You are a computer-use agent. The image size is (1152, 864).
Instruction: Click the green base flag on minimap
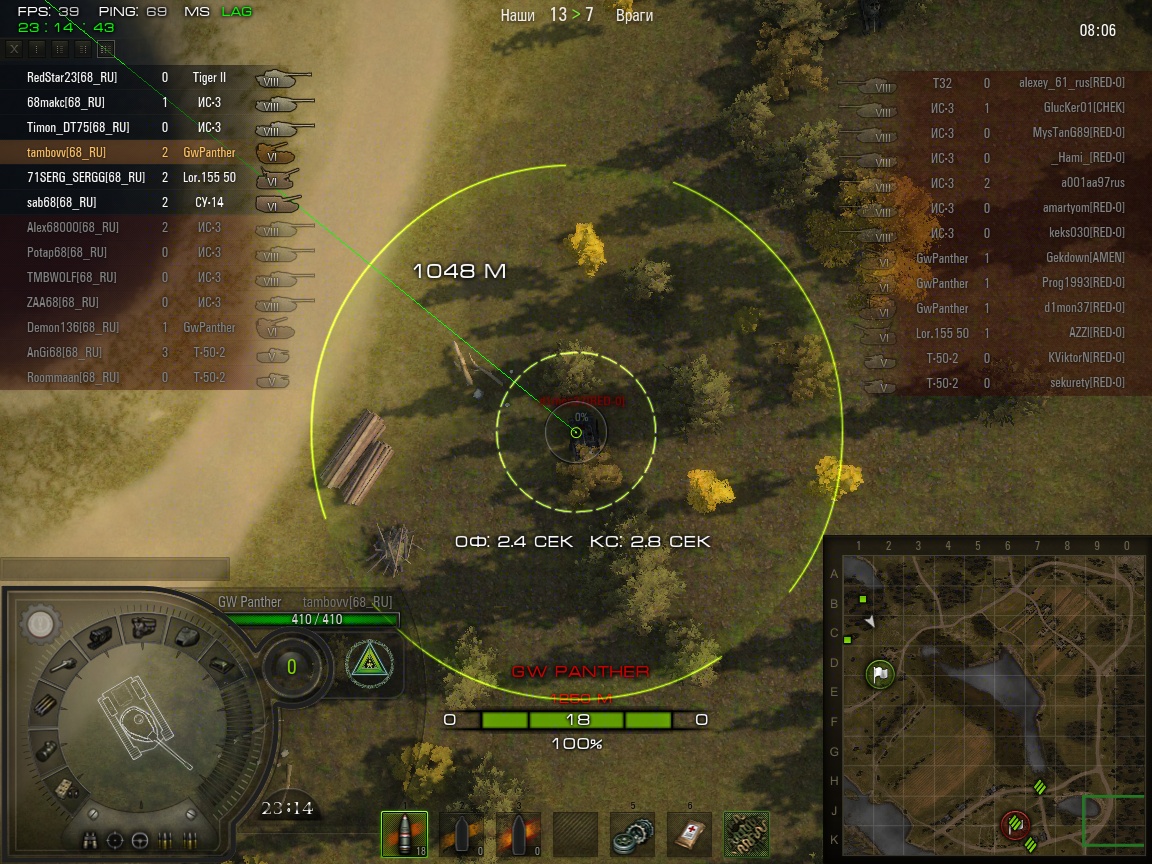880,674
